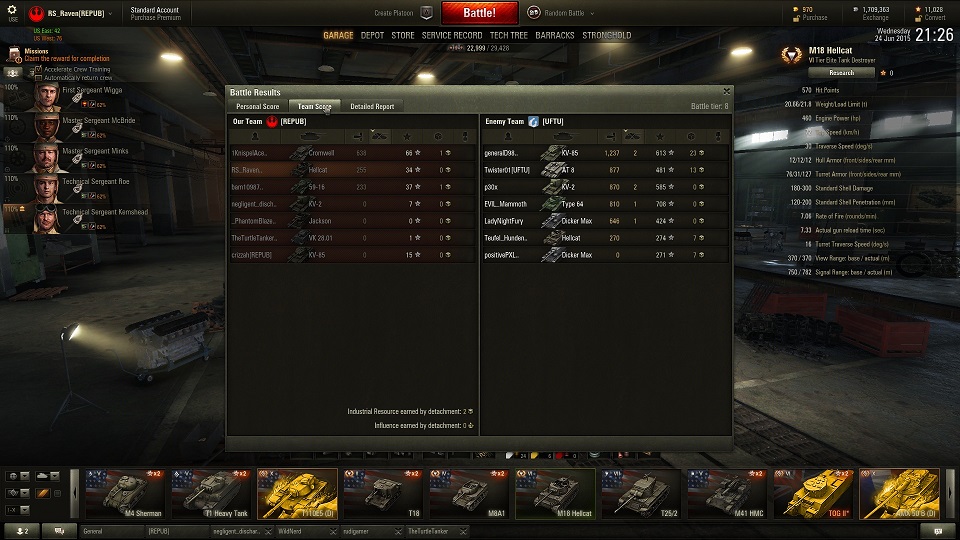Close the Battle Results window
The width and height of the screenshot is (960, 540).
[x=725, y=92]
